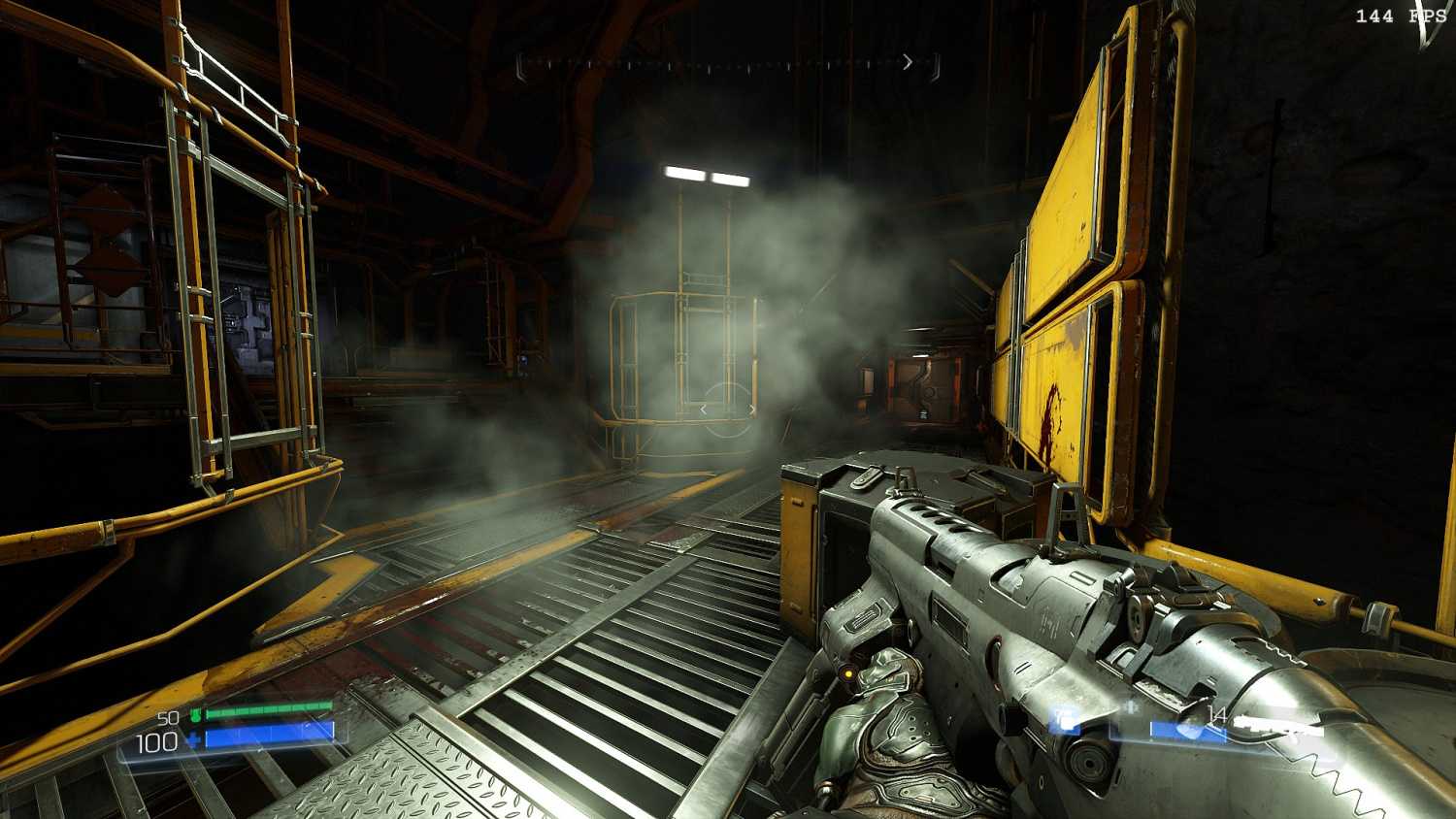Select the blue equipment item icon
This screenshot has height=819, width=1456.
pos(1065,720)
